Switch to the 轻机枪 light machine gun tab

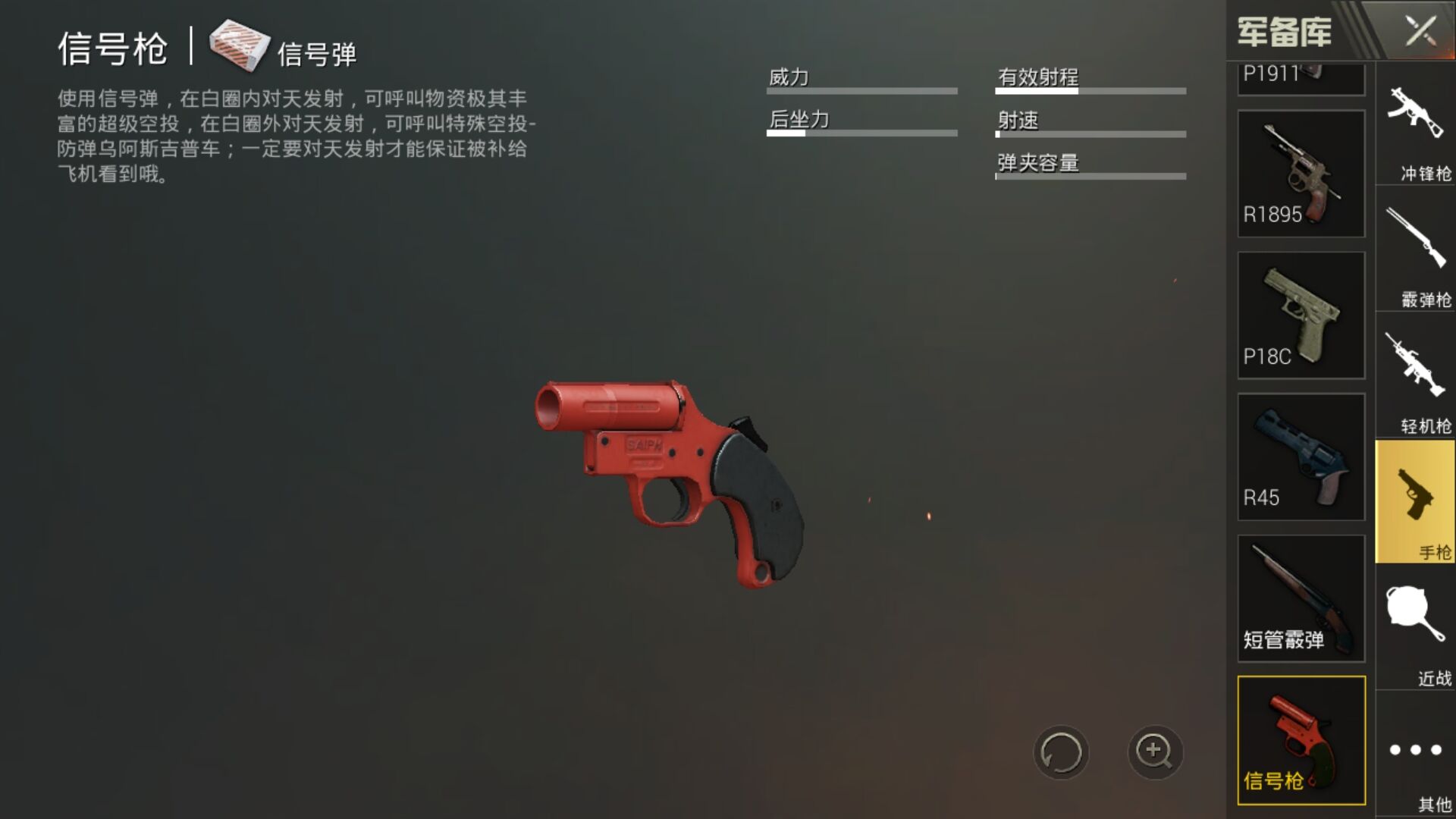[1416, 378]
